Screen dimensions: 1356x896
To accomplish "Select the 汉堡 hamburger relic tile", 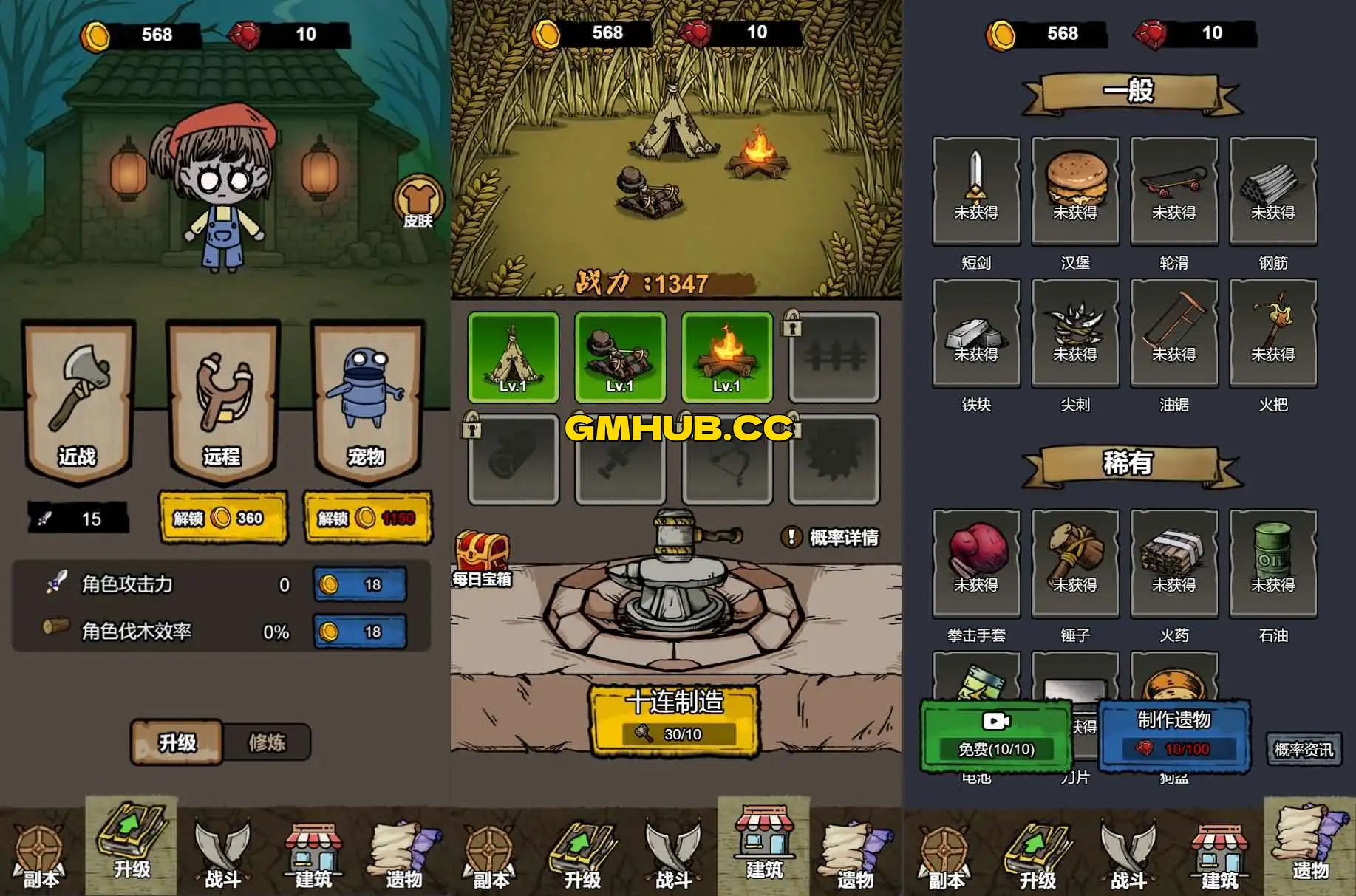I will [1075, 191].
